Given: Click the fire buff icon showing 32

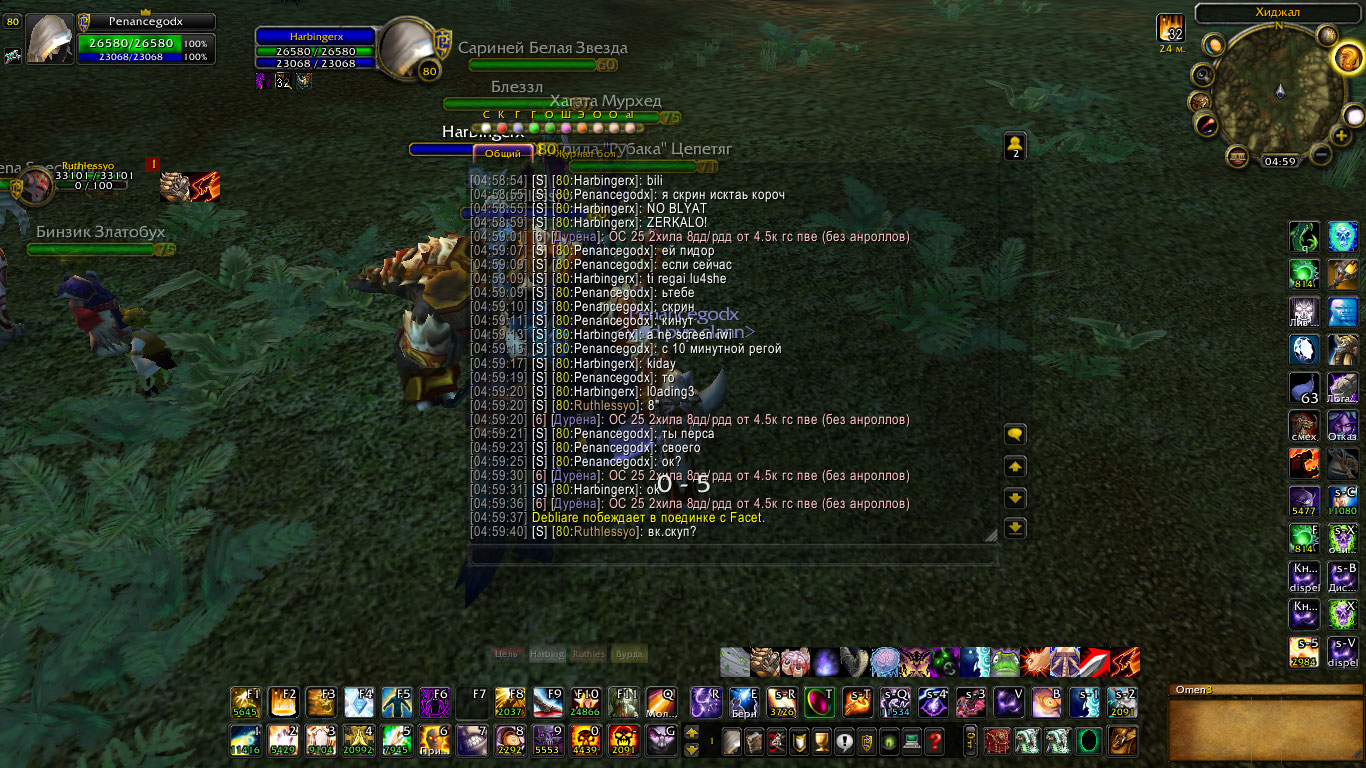Looking at the screenshot, I should 1170,29.
